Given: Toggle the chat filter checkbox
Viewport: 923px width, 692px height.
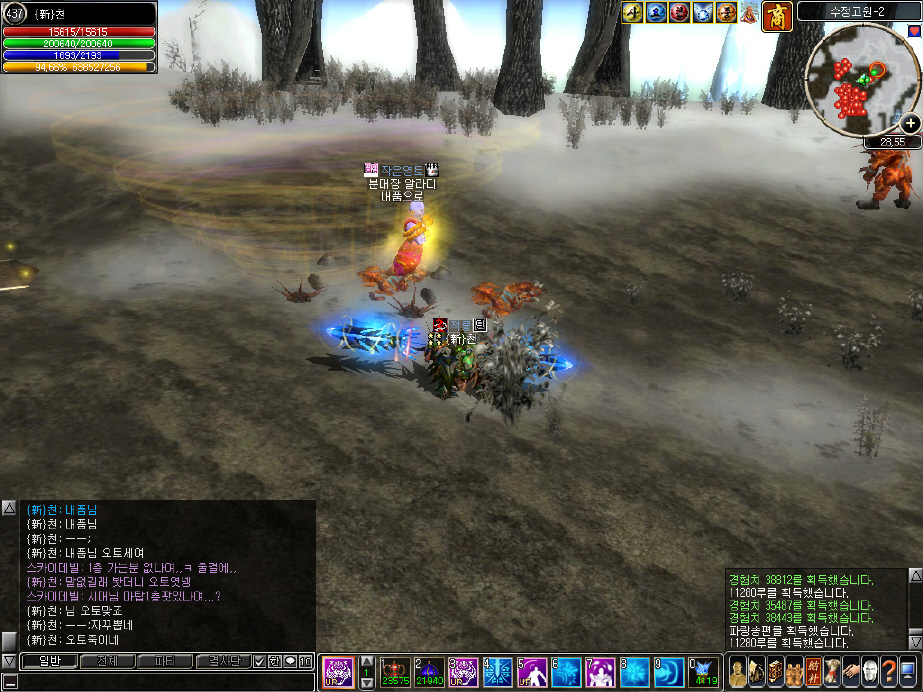Looking at the screenshot, I should (x=259, y=661).
